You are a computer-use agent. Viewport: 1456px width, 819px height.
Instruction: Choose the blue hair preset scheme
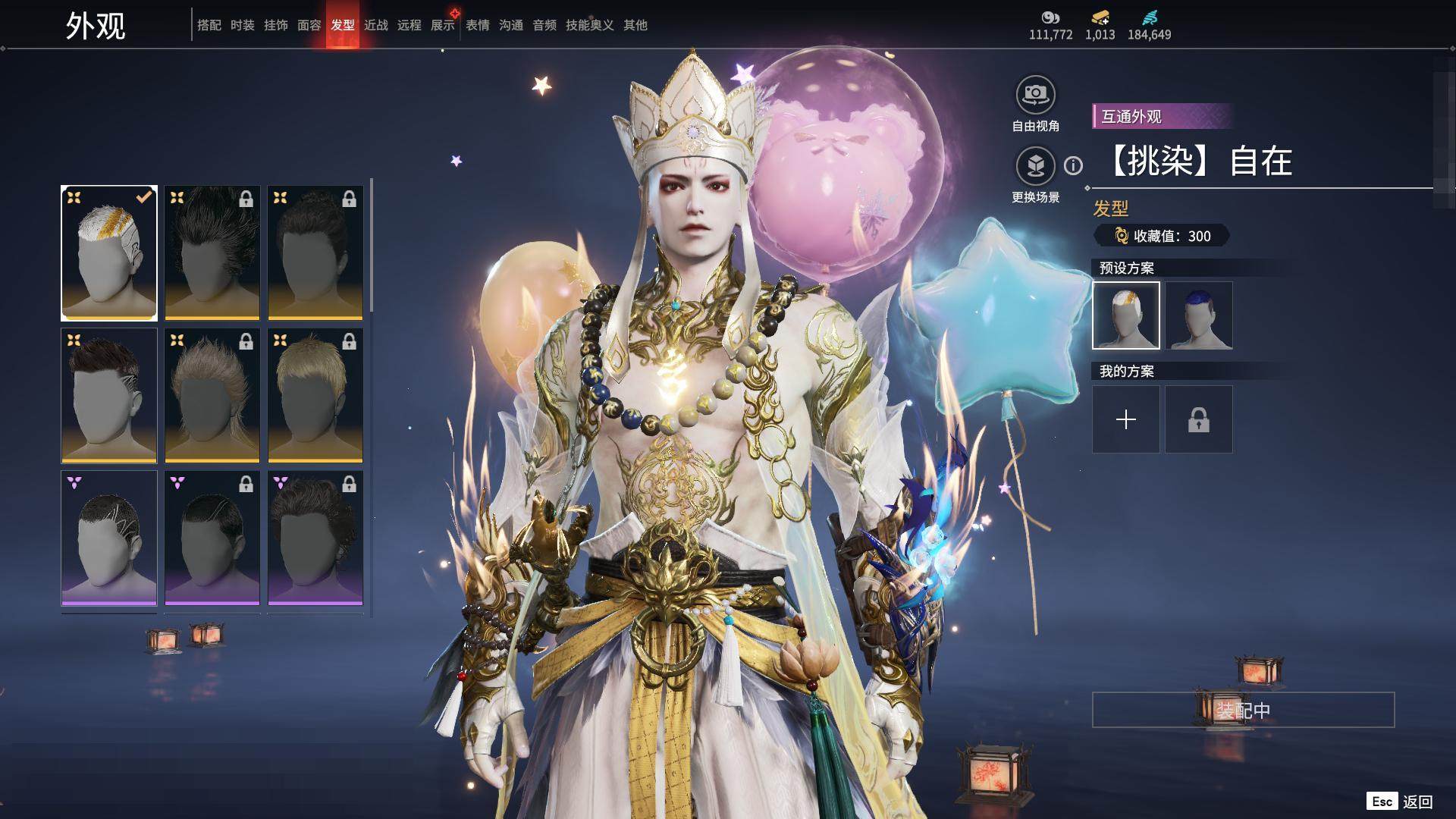(x=1198, y=315)
